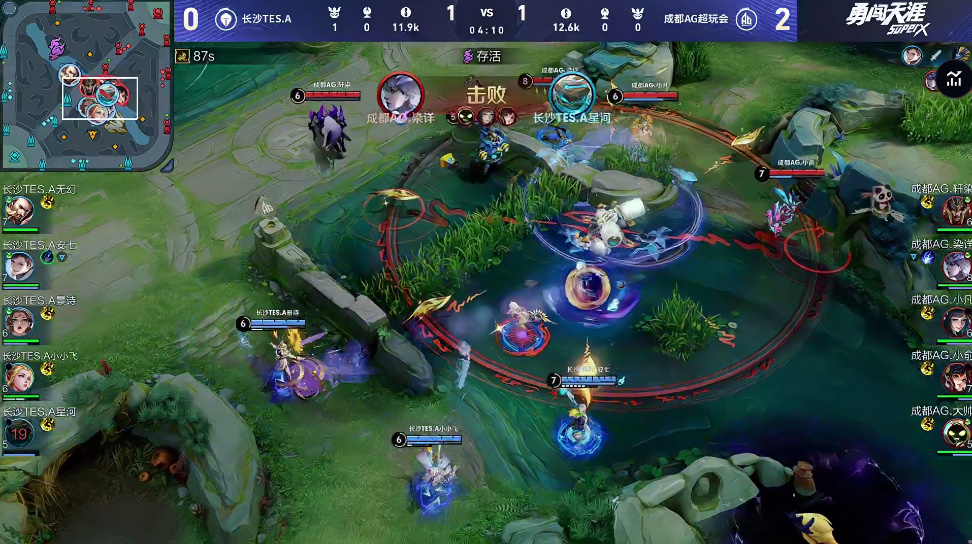Click the killer portrait in the kill banner
Image resolution: width=972 pixels, height=544 pixels.
[400, 94]
